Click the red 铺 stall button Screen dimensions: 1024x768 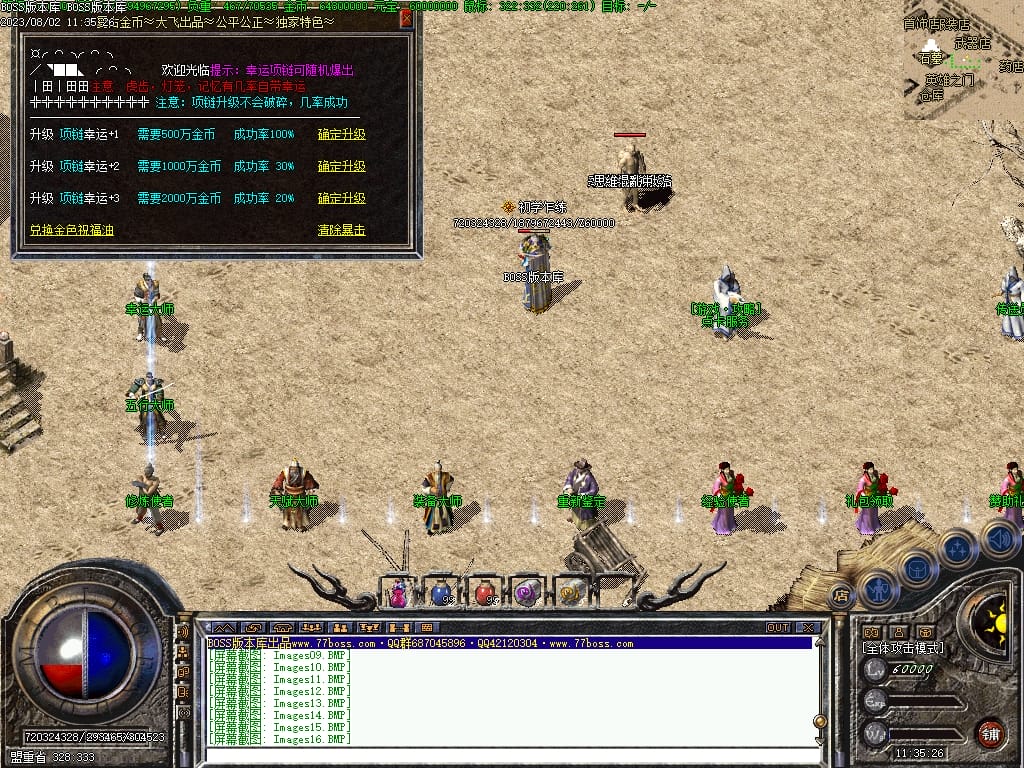(990, 732)
